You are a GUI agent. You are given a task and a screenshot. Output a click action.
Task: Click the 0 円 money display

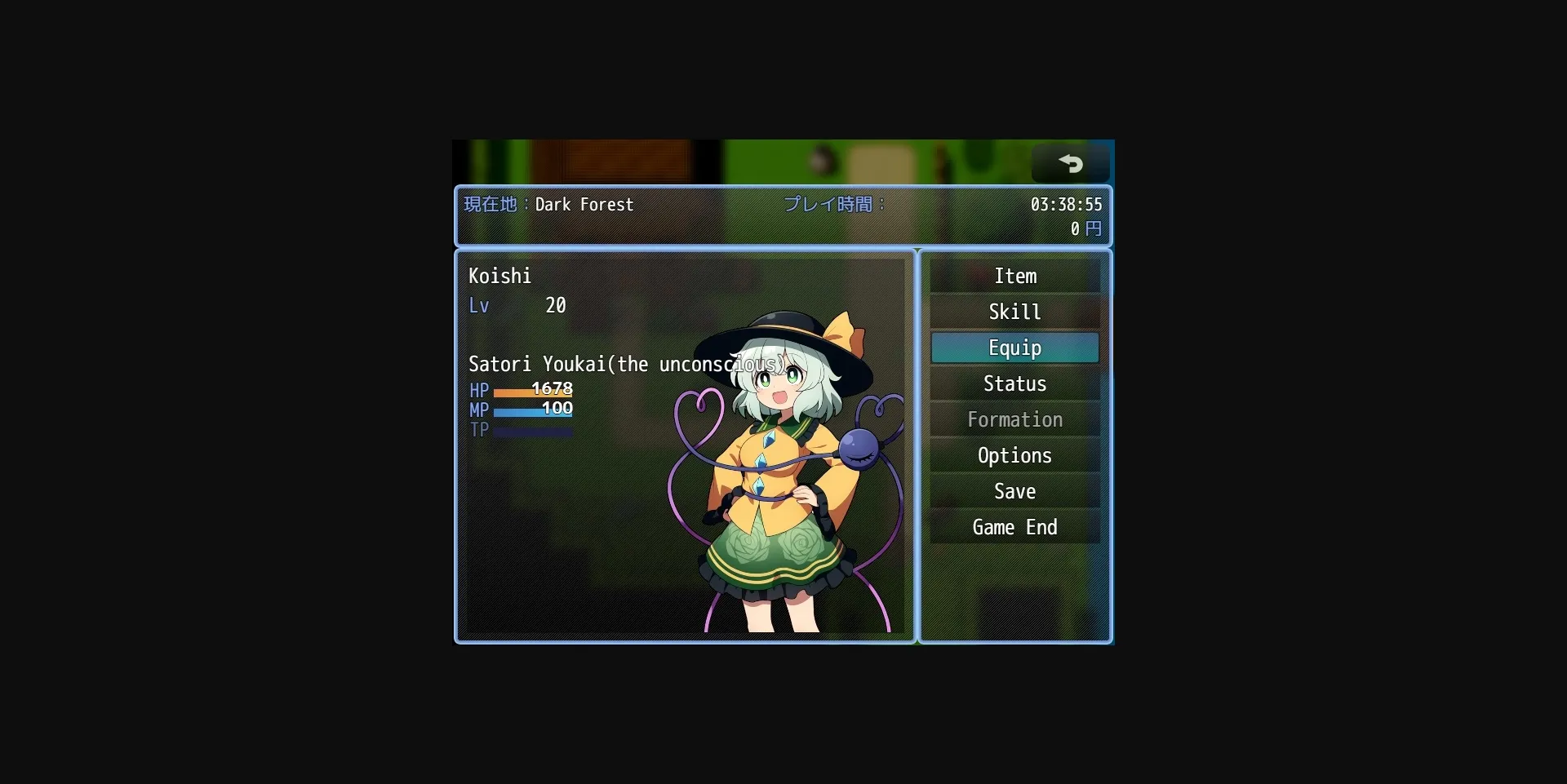tap(1085, 229)
